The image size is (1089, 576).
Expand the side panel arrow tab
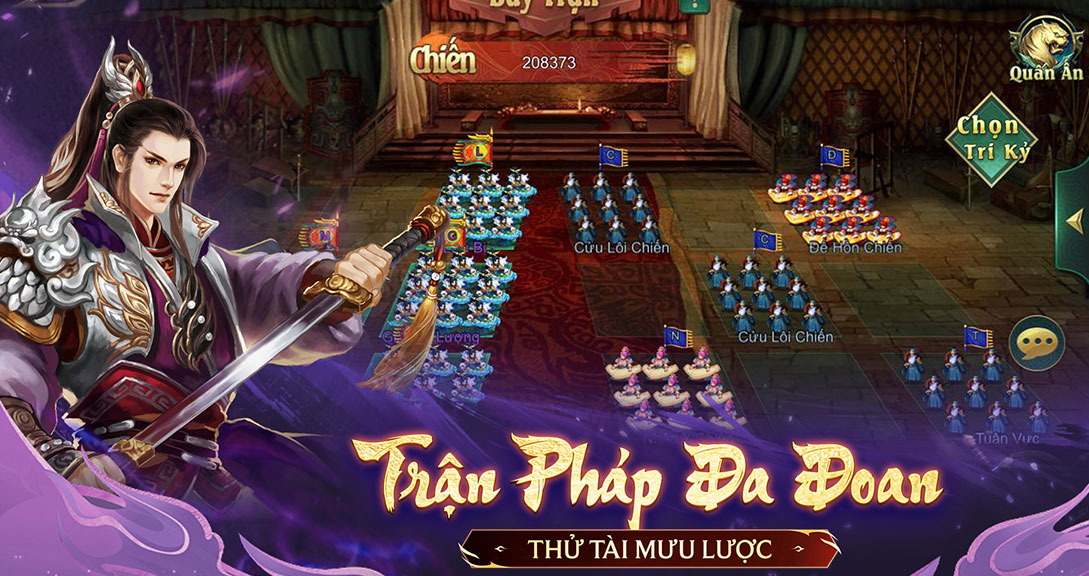click(x=1075, y=220)
